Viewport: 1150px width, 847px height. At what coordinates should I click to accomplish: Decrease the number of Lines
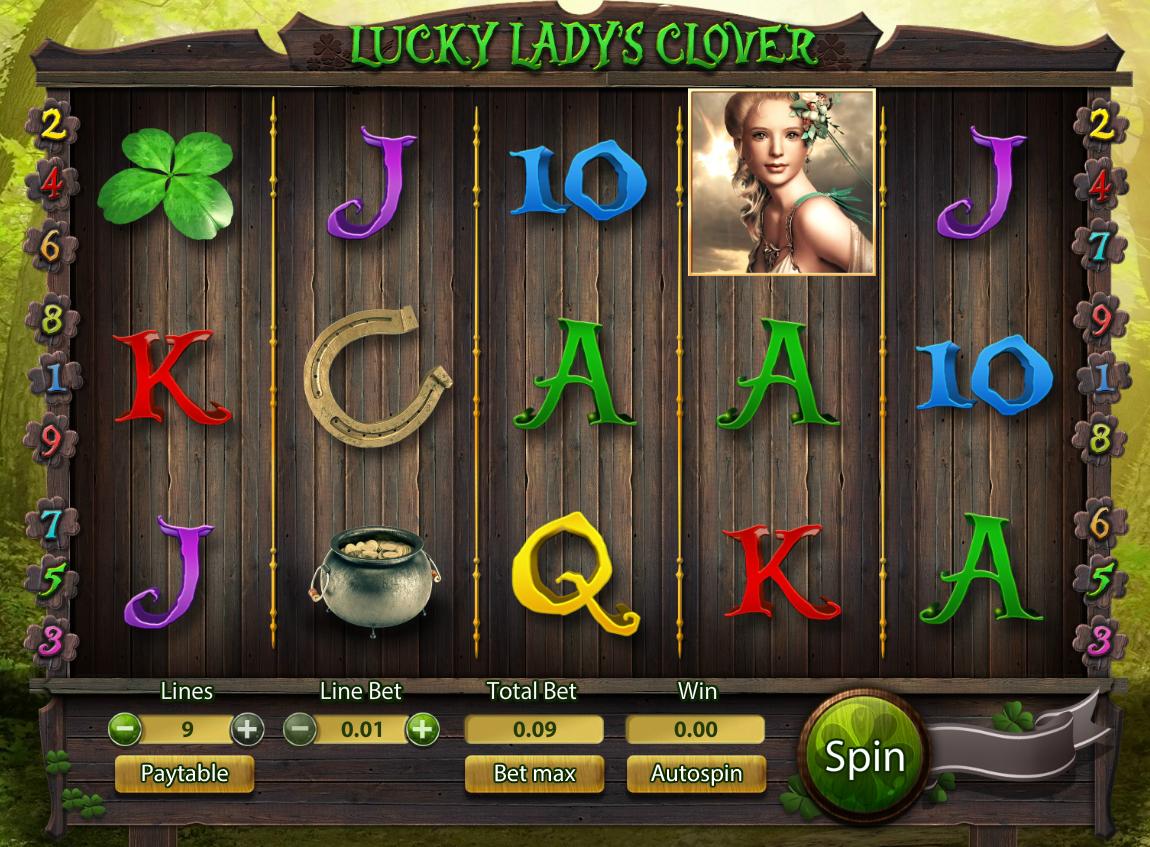[125, 729]
